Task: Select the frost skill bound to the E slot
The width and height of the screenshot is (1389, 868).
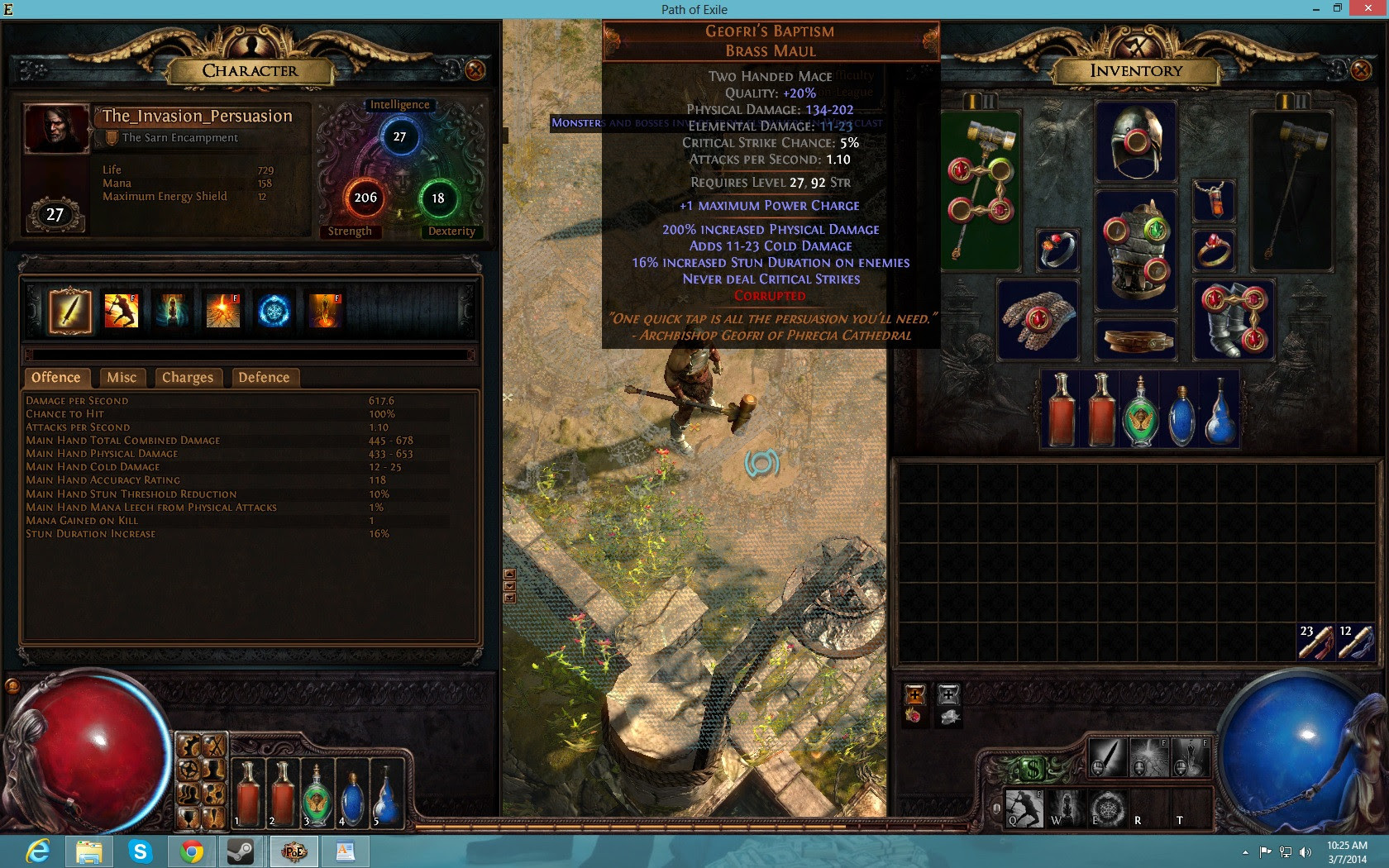Action: [x=1108, y=808]
